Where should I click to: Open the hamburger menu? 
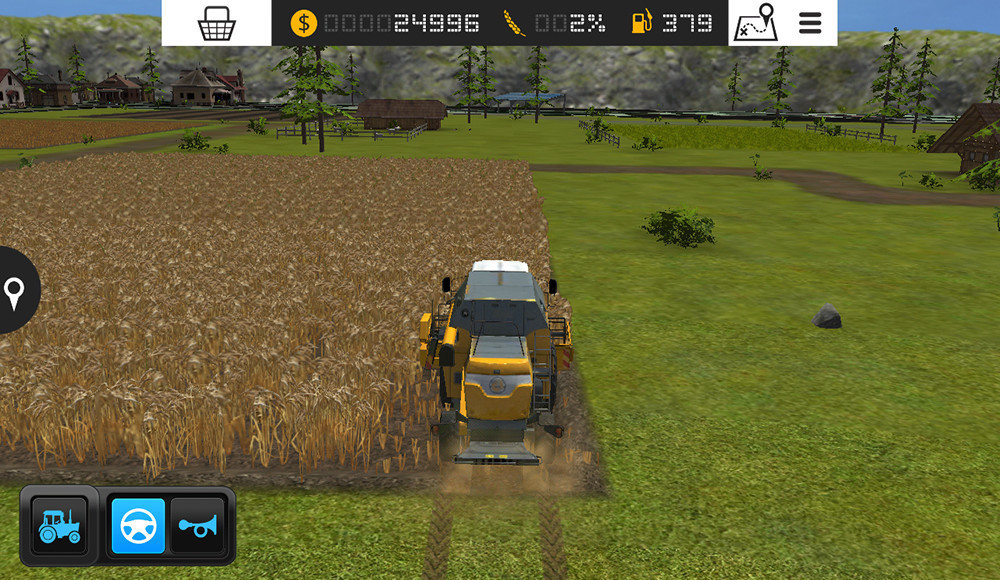point(810,23)
